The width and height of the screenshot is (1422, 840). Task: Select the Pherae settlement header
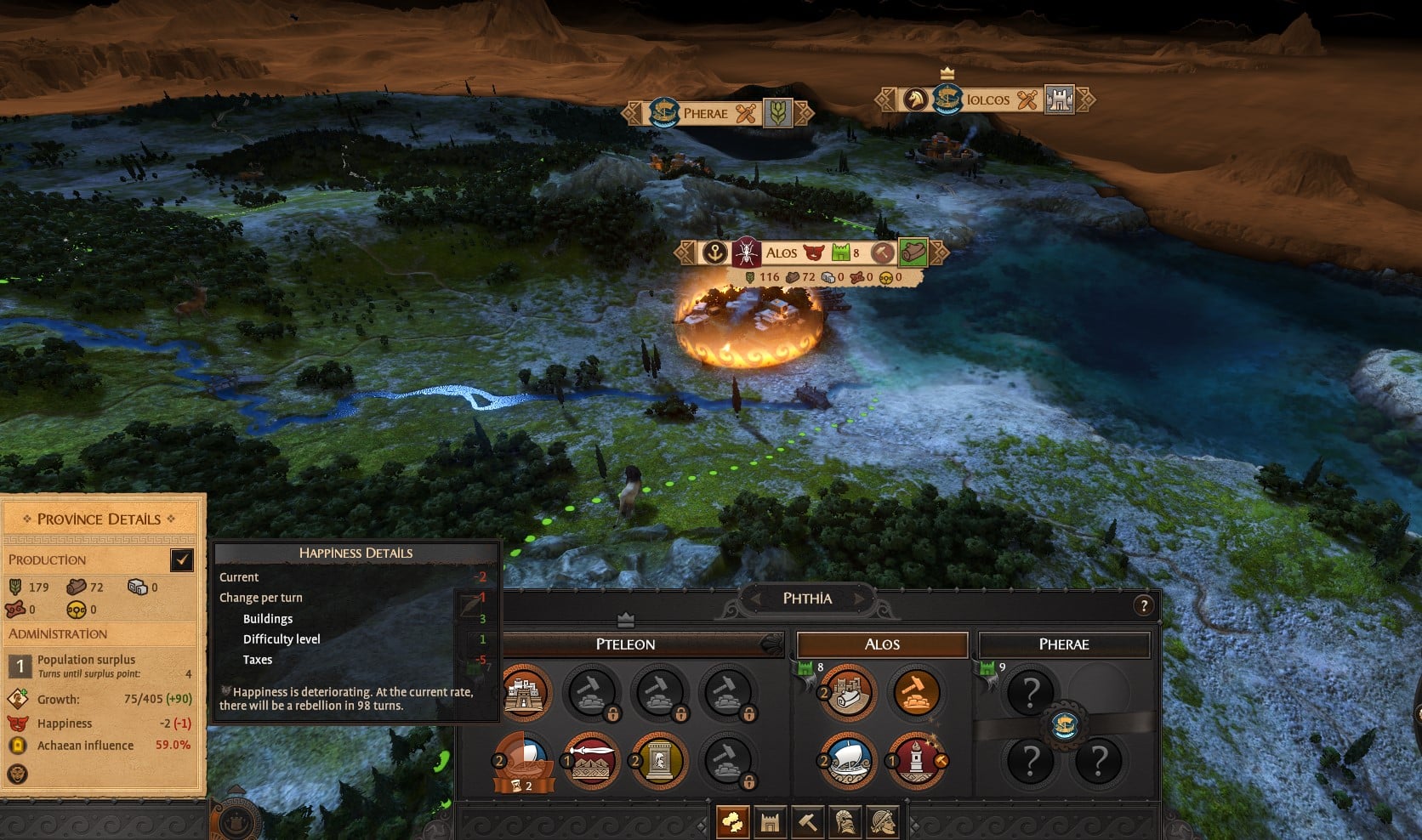coord(1064,644)
